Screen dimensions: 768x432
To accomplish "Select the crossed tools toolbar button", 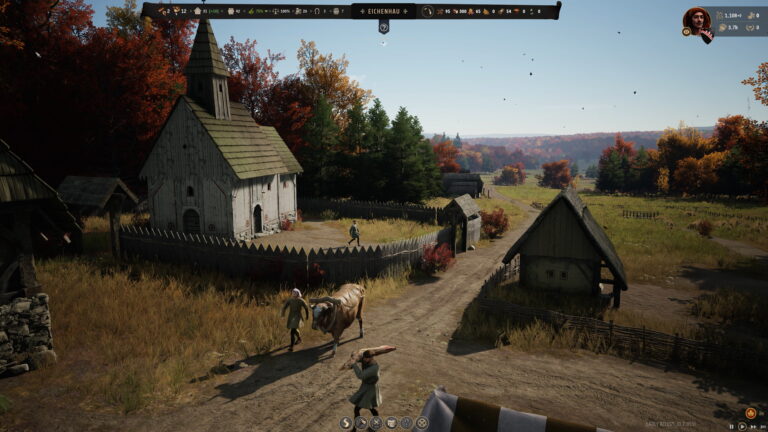I will (376, 423).
